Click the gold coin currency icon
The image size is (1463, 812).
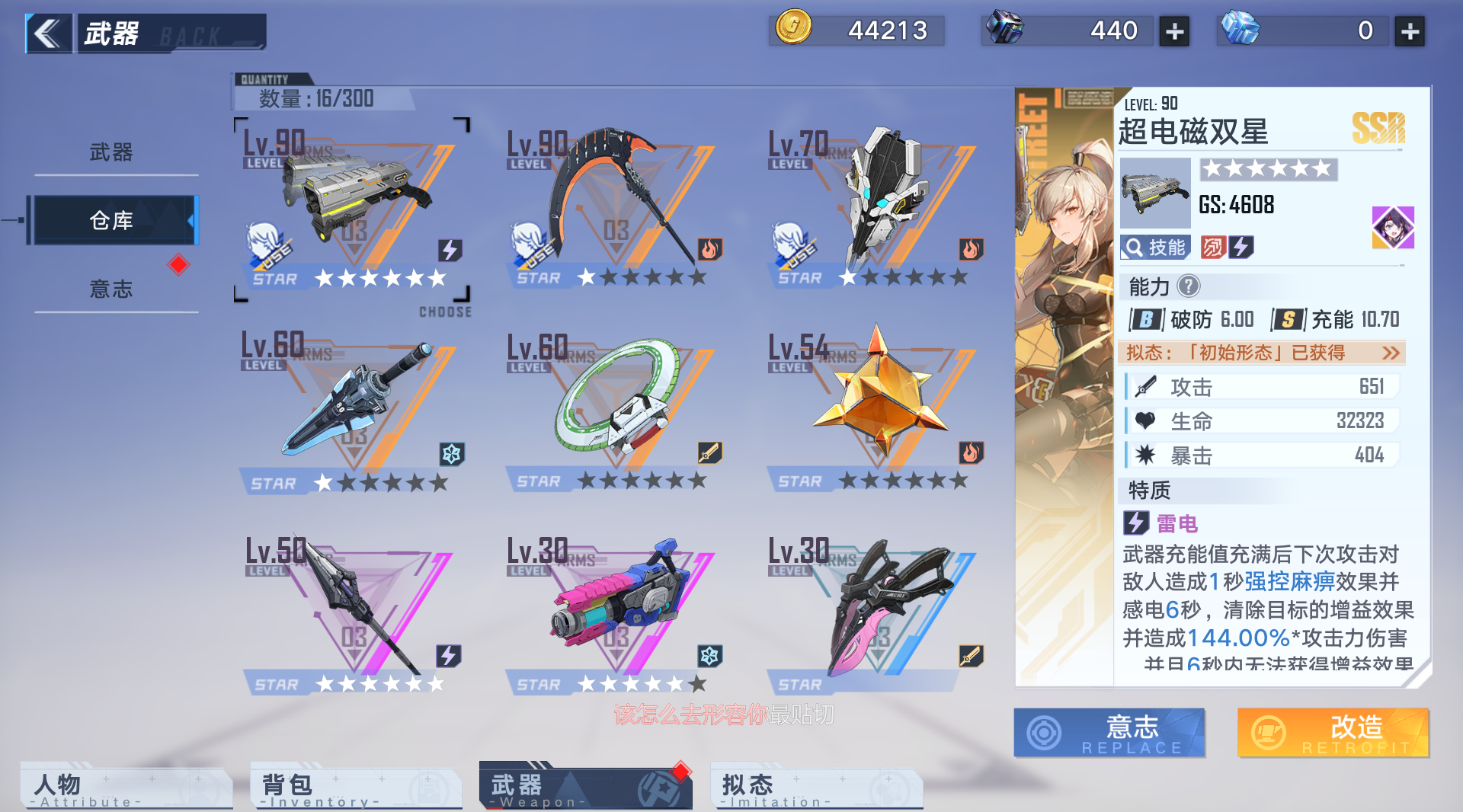(792, 30)
